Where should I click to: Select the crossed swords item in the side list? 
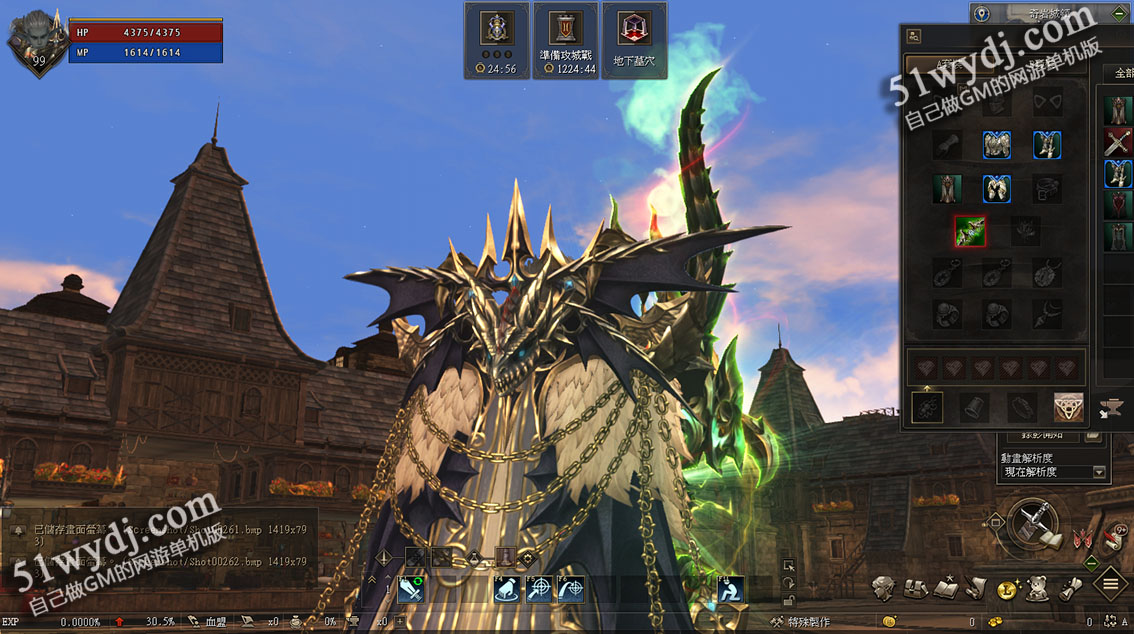click(x=1118, y=142)
